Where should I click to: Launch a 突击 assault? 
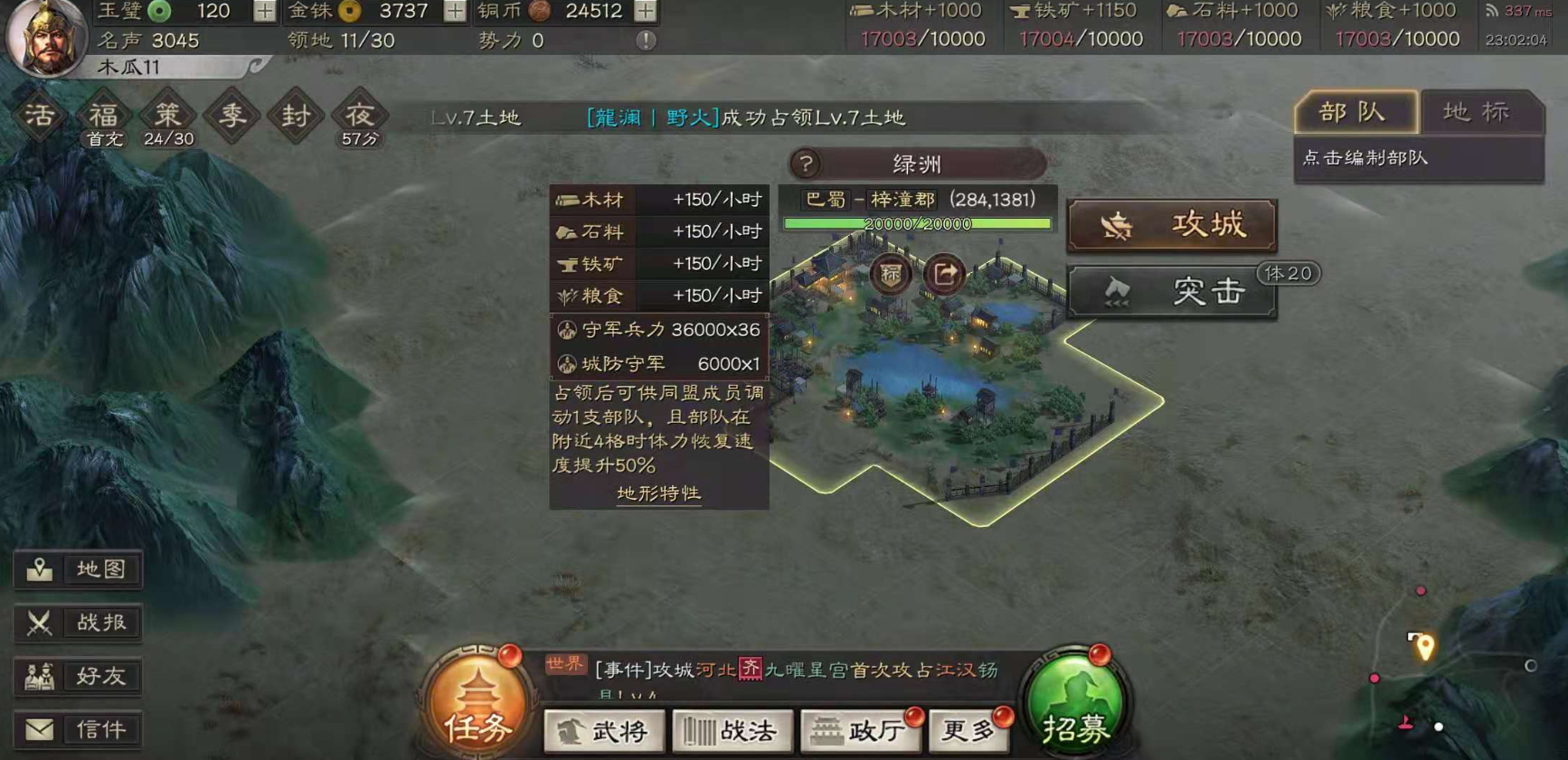point(1171,292)
